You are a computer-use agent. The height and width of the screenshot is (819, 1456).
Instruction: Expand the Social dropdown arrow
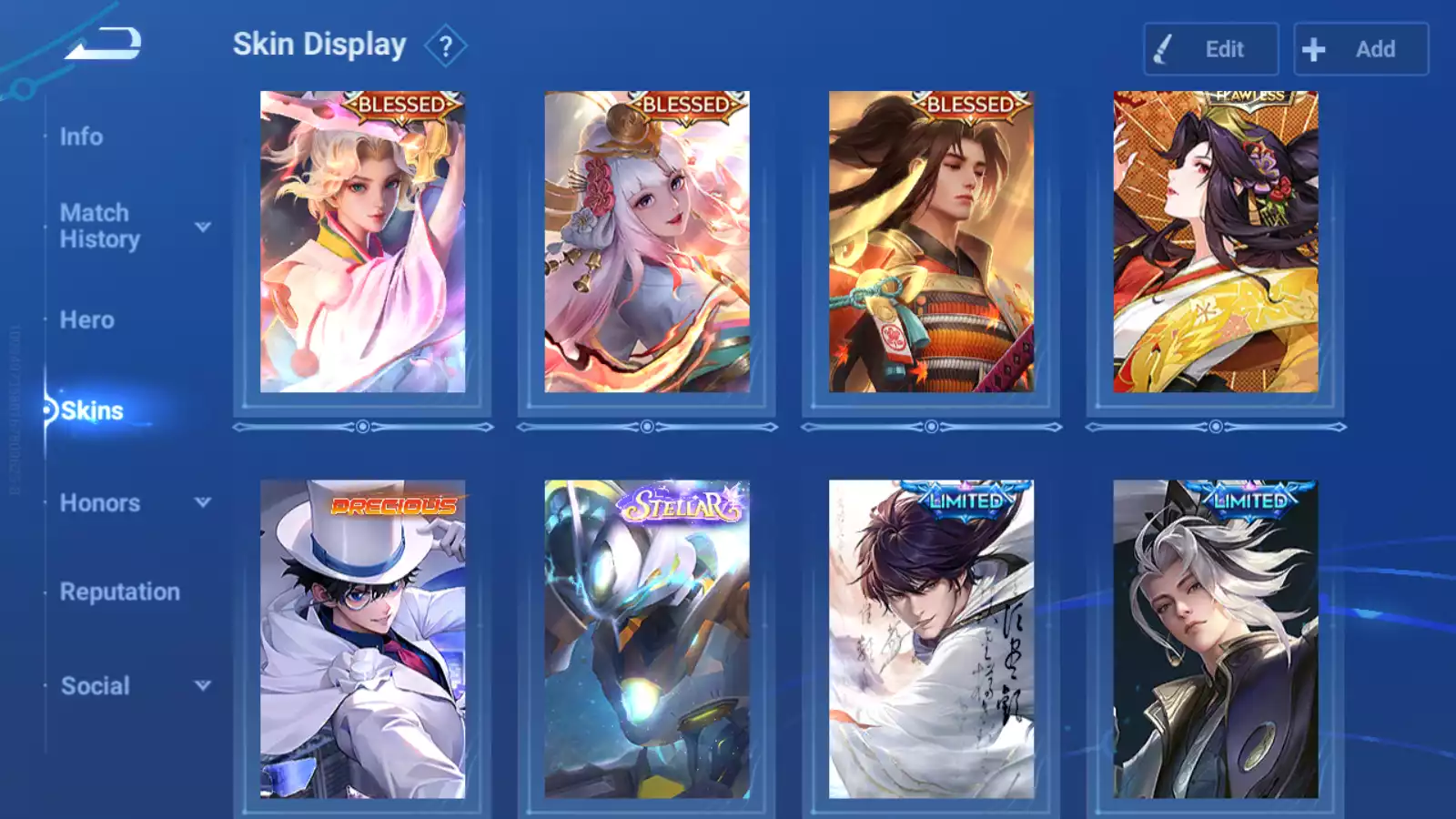tap(203, 685)
